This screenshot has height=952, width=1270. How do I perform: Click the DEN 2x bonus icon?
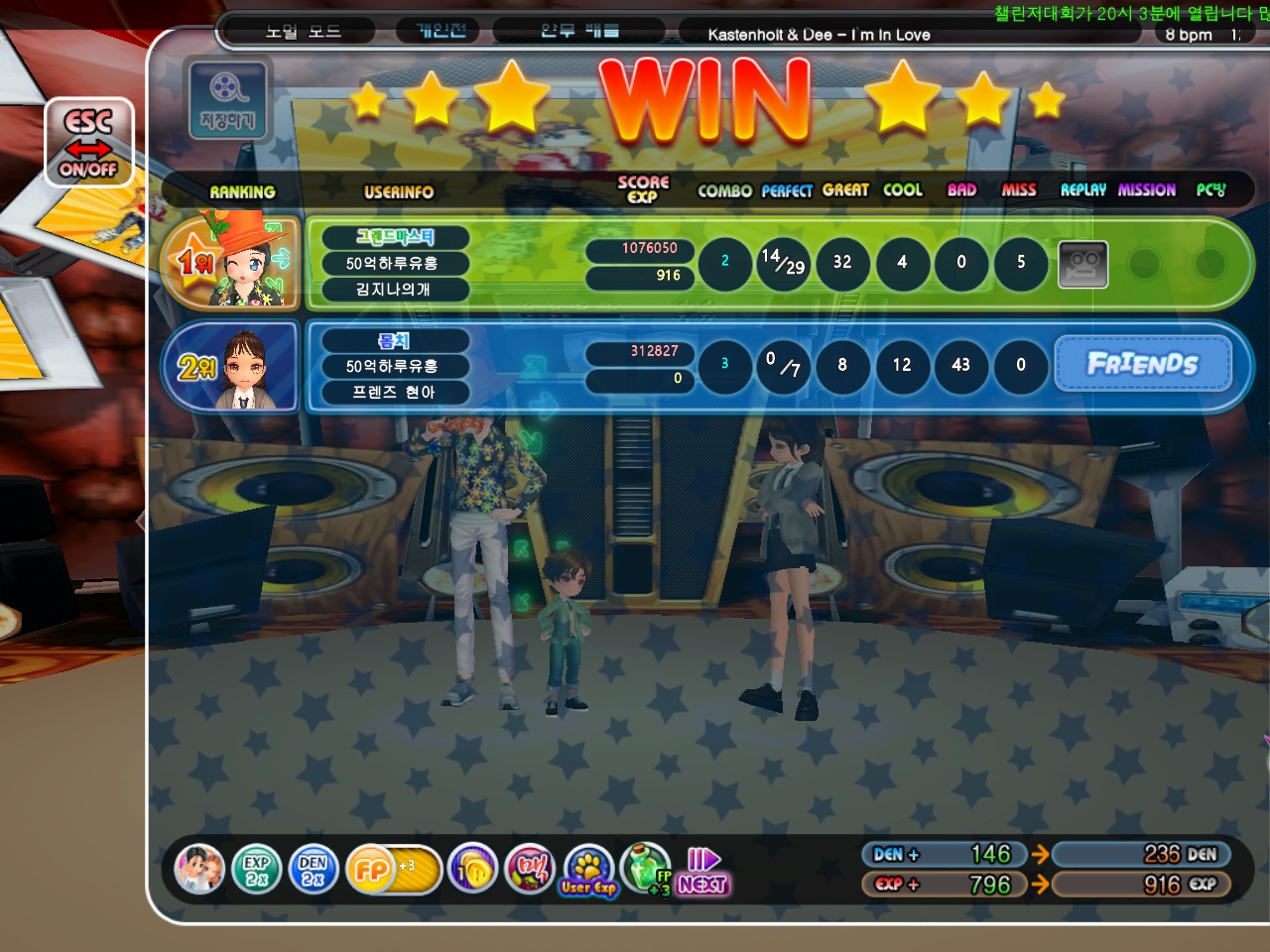(x=313, y=870)
